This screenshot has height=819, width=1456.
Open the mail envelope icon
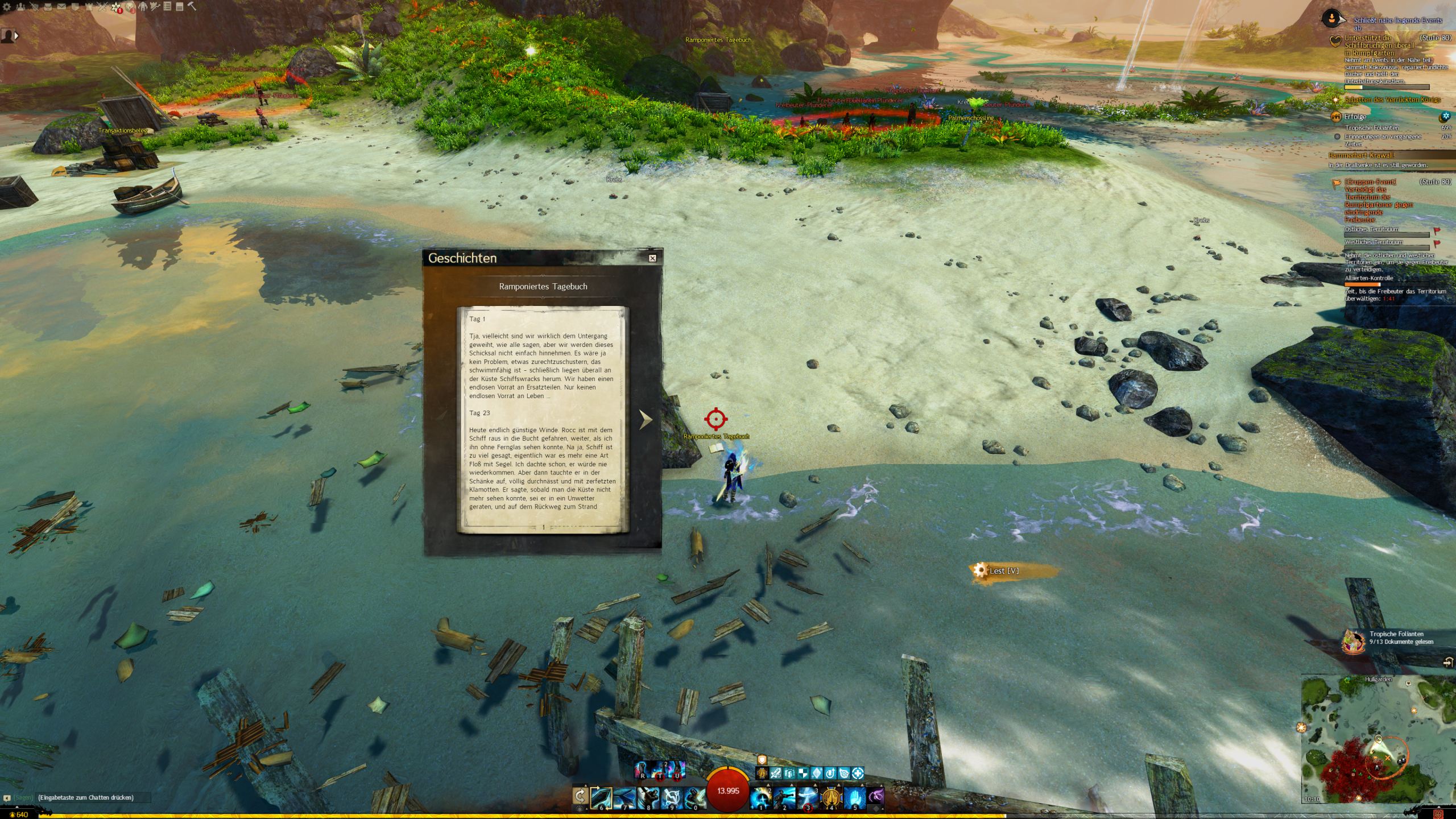(61, 7)
